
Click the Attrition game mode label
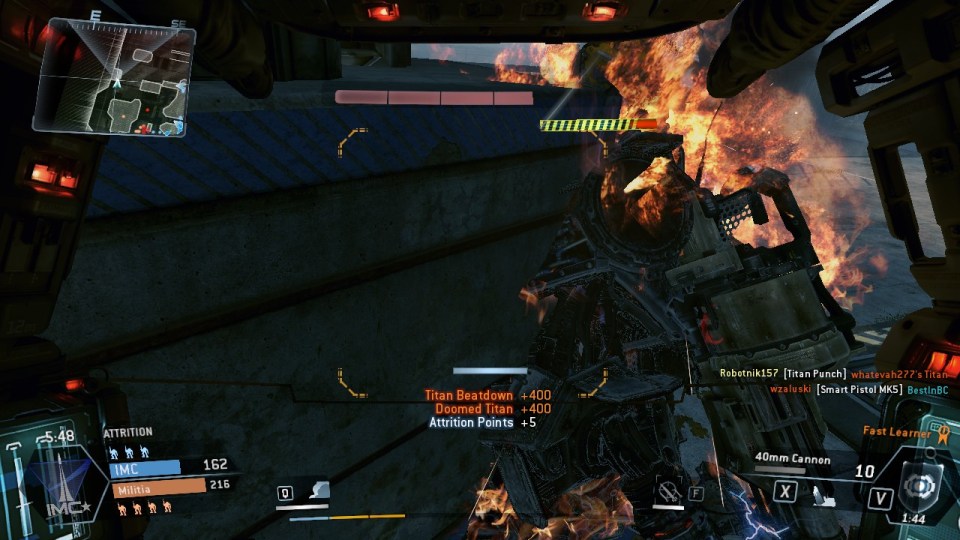click(128, 432)
